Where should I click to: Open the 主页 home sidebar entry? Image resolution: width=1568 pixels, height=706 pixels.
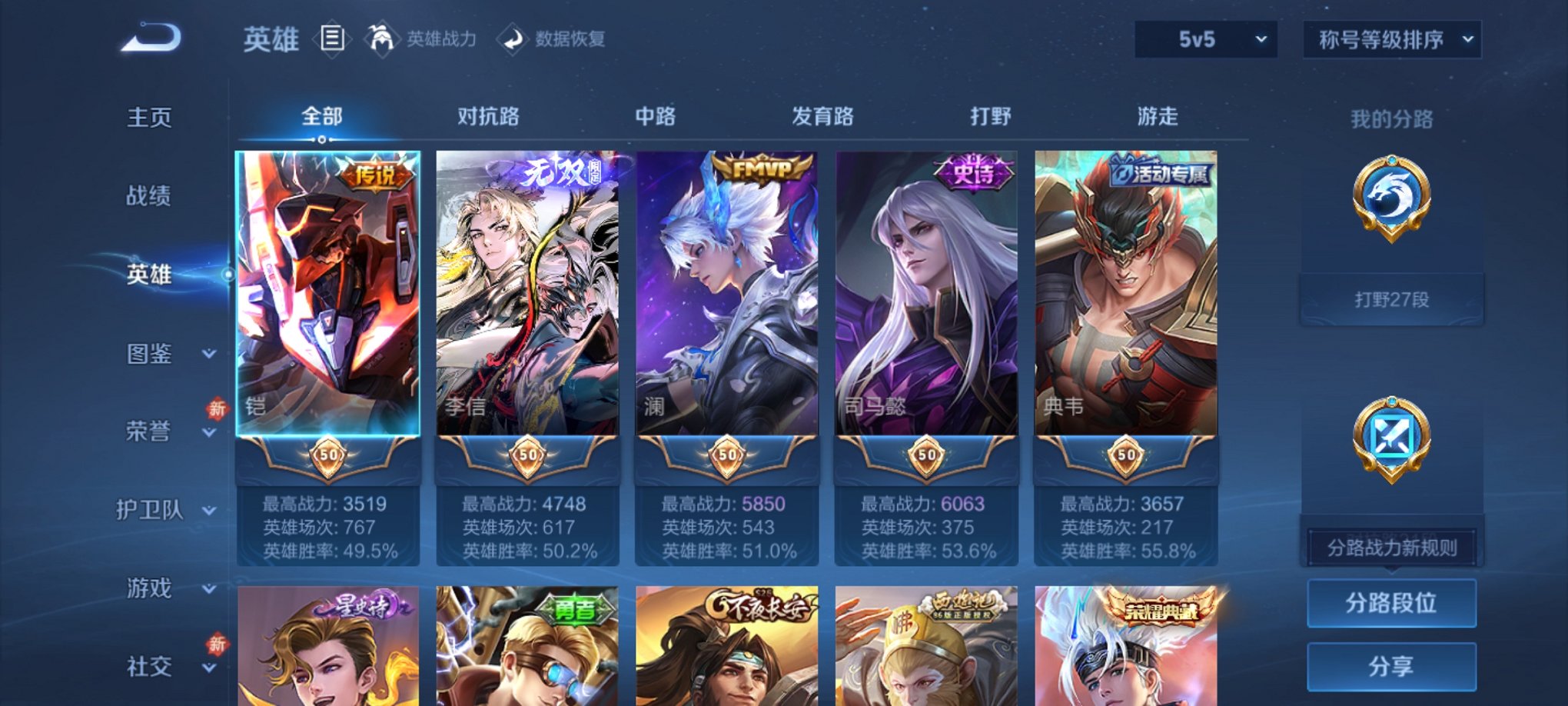[x=148, y=118]
